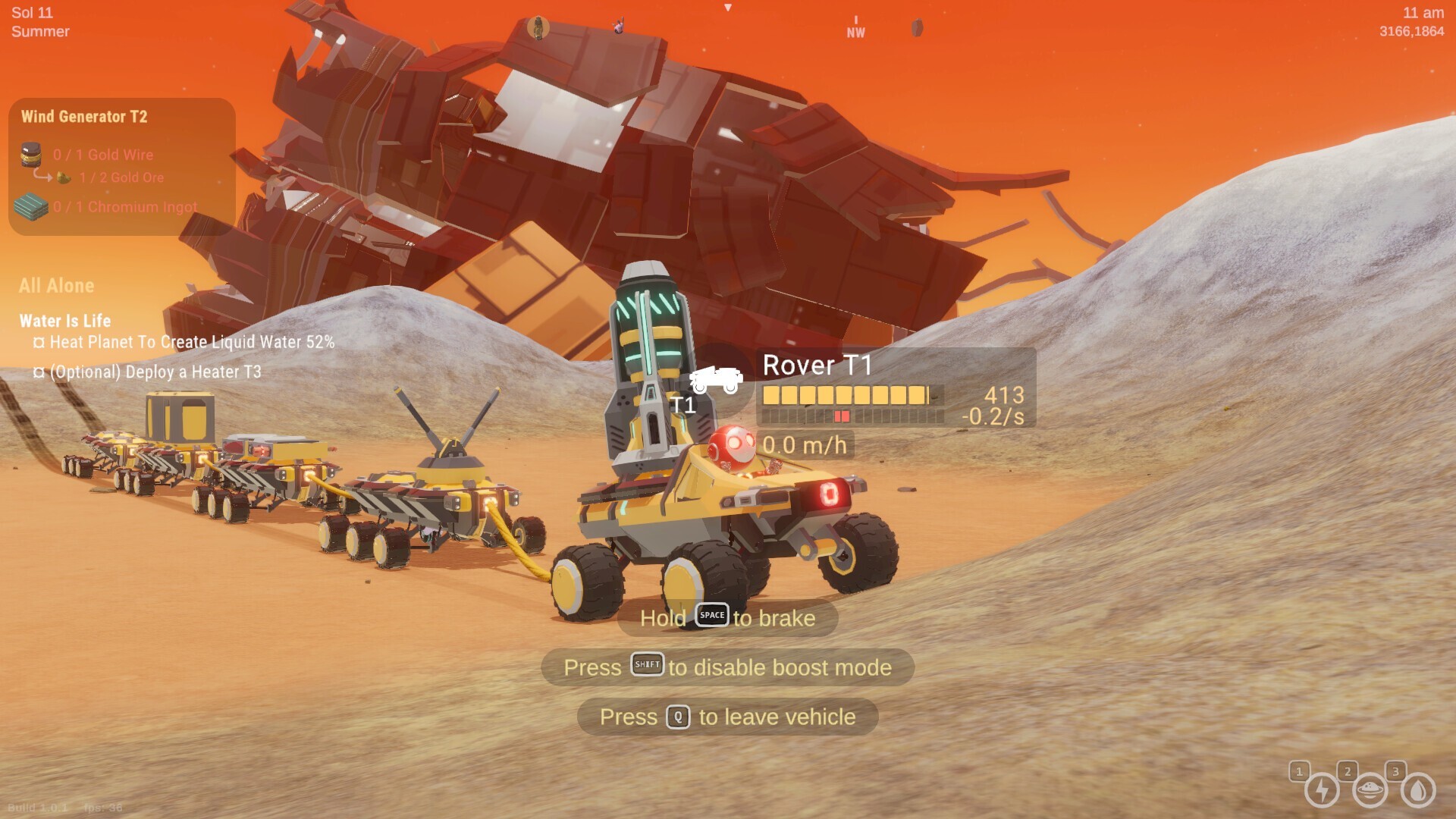Click the Chromium Ingot item icon
Screen dimensions: 1456x819
pyautogui.click(x=30, y=206)
